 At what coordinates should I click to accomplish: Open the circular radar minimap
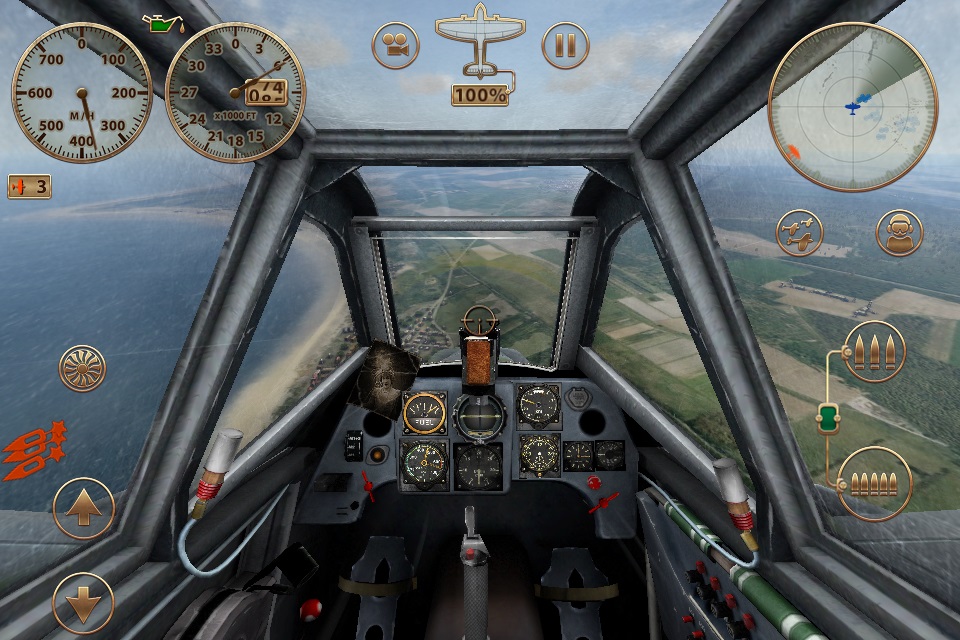coord(852,106)
